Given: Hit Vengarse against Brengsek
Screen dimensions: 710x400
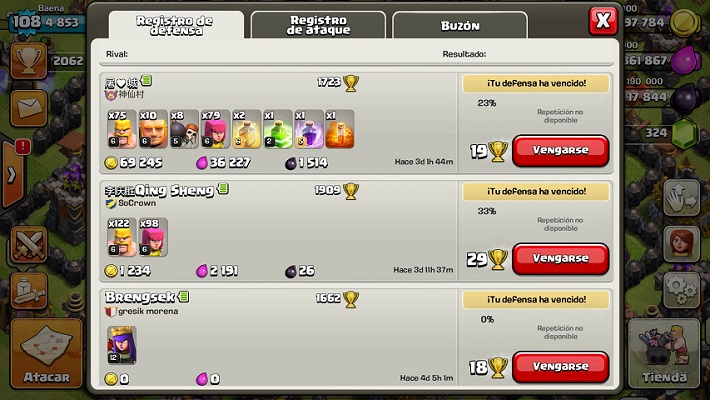Looking at the screenshot, I should (560, 366).
